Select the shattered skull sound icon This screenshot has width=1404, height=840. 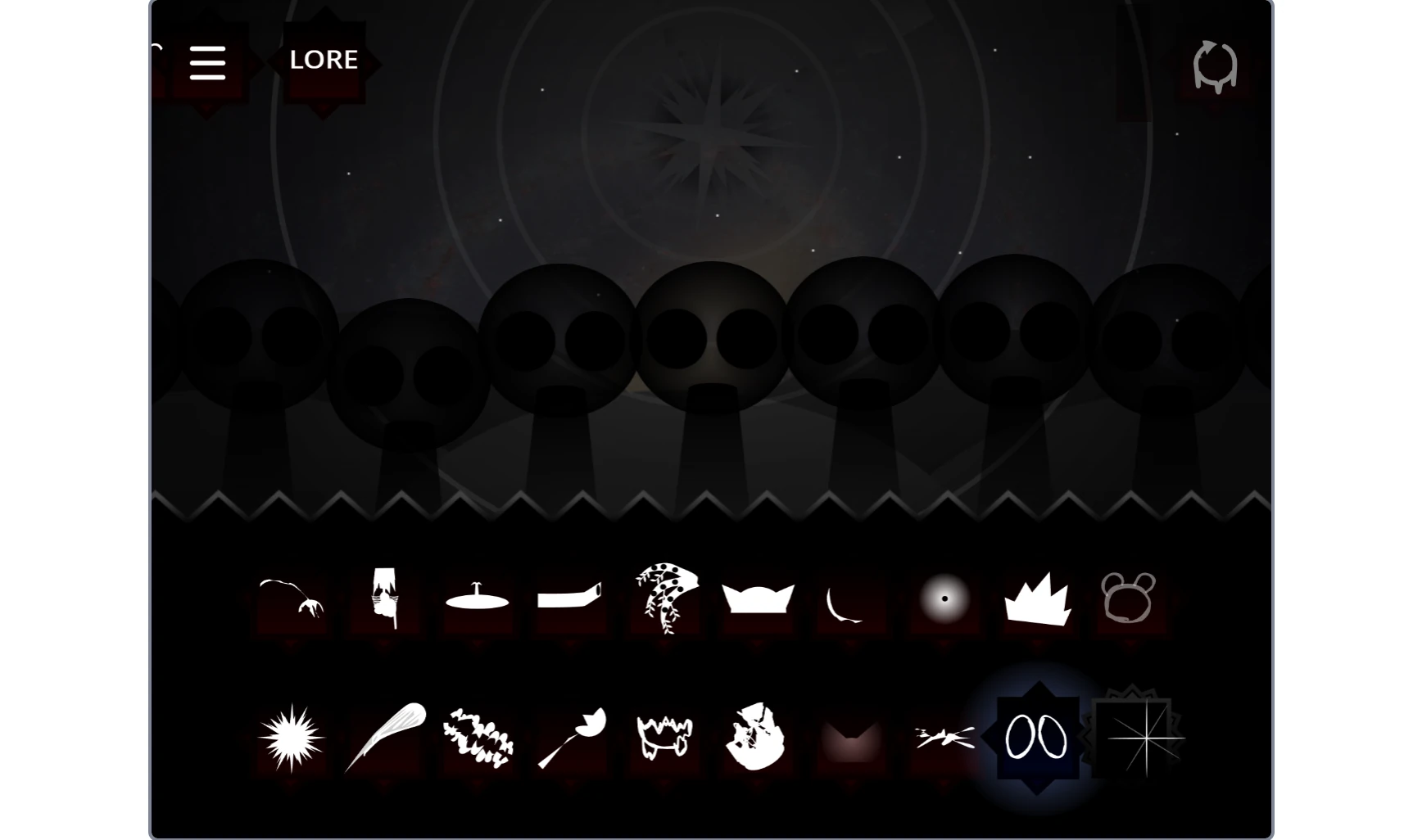(756, 735)
